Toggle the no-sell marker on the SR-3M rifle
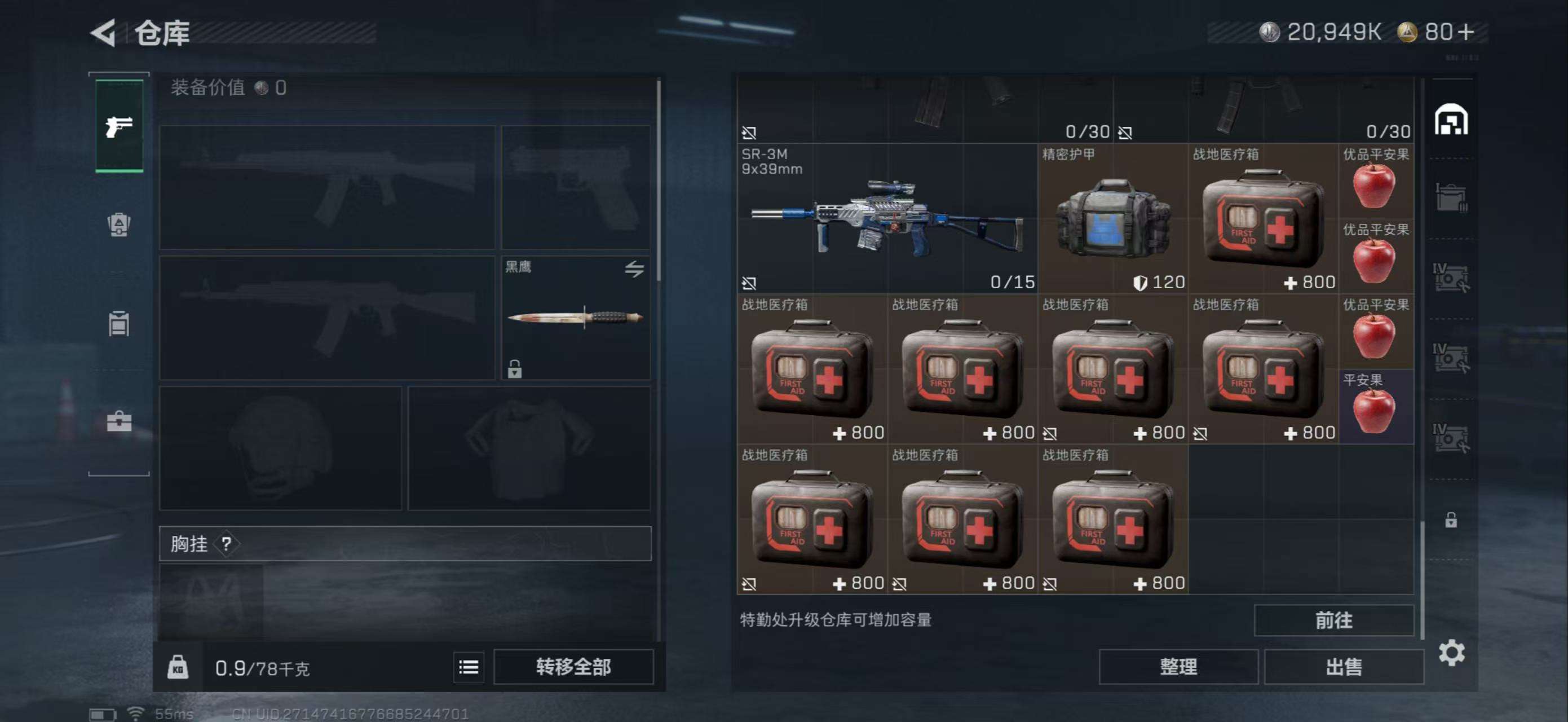Image resolution: width=1568 pixels, height=722 pixels. coord(749,283)
